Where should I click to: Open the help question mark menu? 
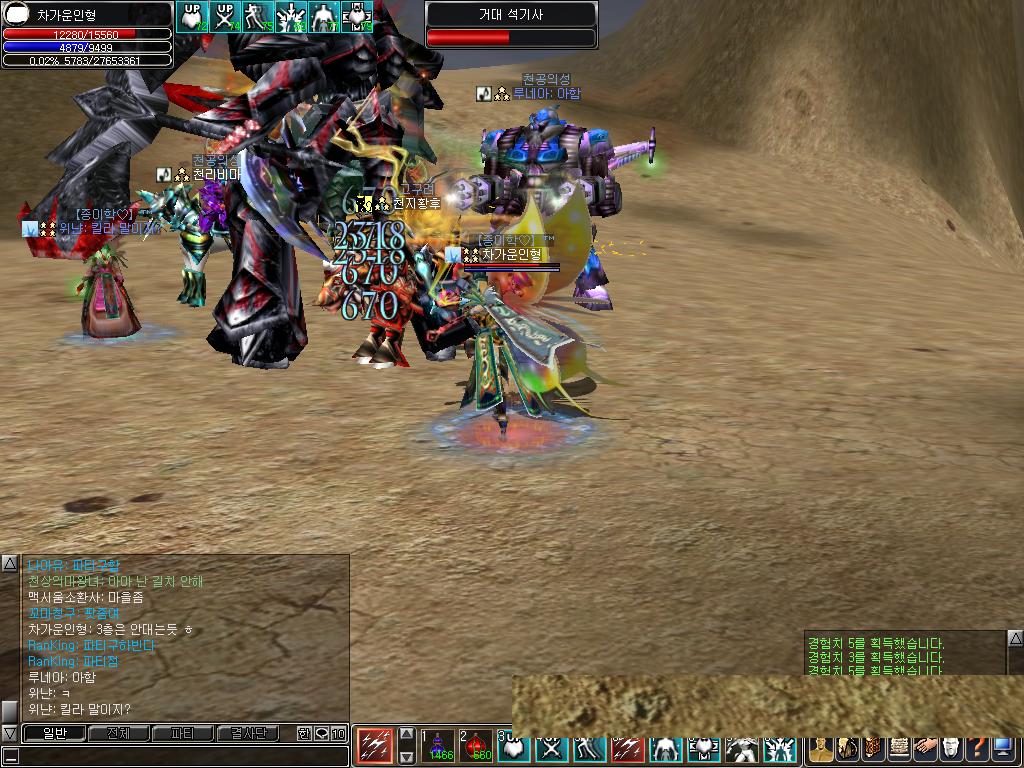[x=977, y=748]
